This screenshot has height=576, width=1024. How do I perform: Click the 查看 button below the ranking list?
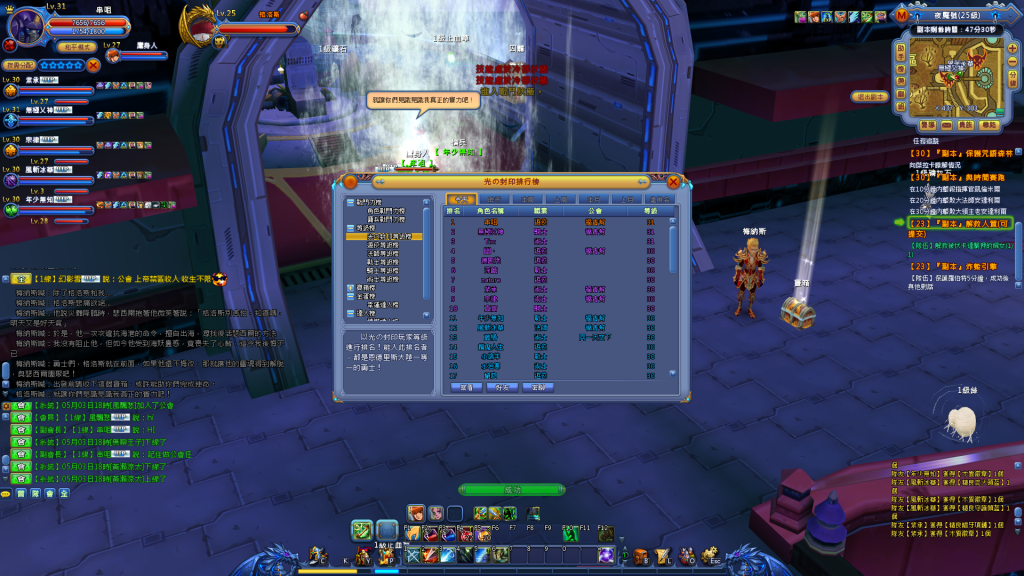click(x=467, y=387)
